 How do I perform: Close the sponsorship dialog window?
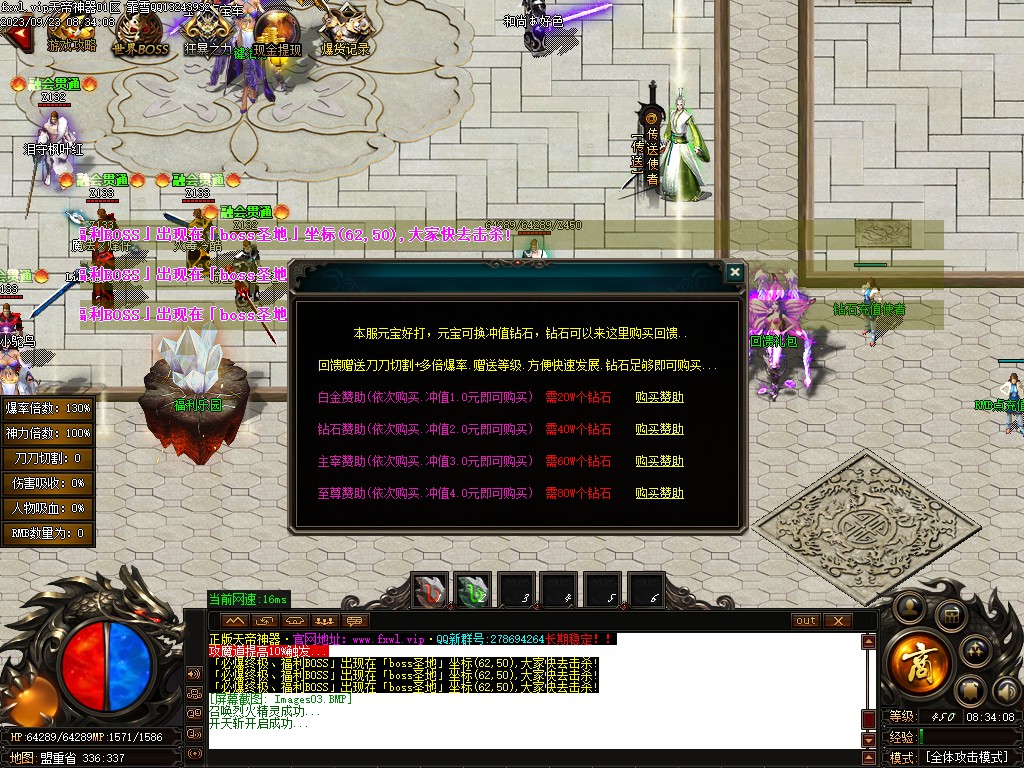[735, 271]
